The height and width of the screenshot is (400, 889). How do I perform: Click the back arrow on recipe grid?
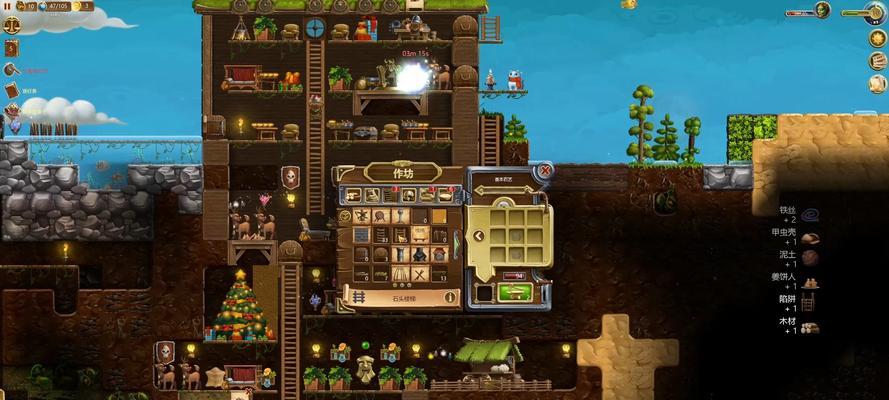[x=479, y=237]
